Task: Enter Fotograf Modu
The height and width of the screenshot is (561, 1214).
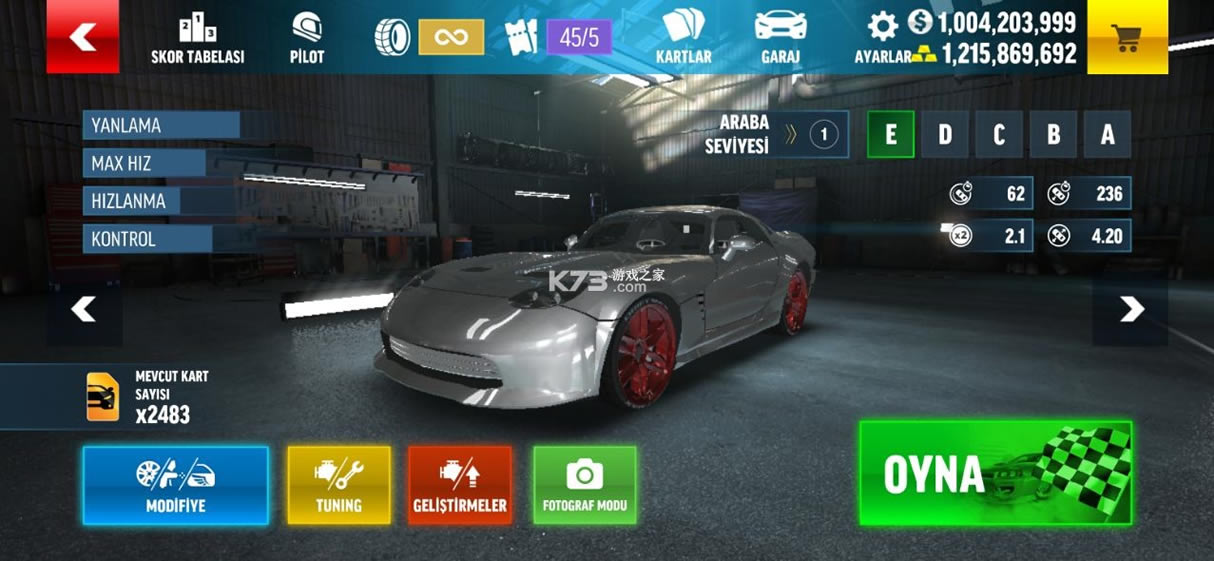Action: [585, 485]
